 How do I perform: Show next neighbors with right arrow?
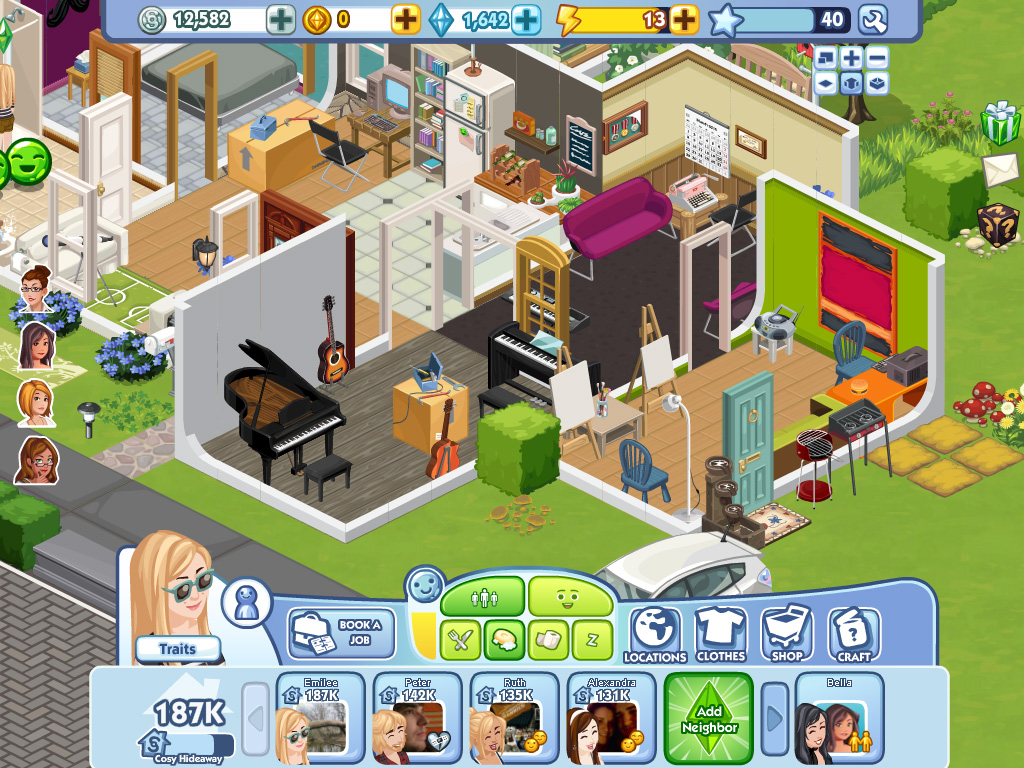point(775,718)
